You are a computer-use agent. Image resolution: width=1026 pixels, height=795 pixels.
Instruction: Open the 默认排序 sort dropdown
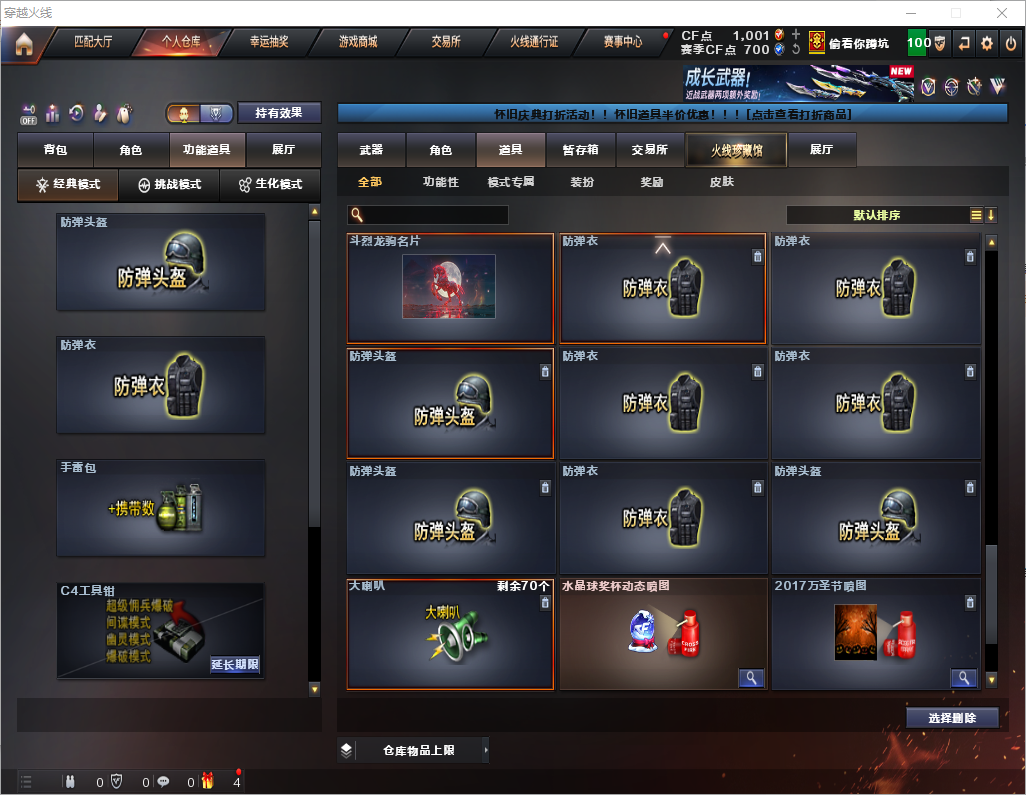(x=877, y=215)
